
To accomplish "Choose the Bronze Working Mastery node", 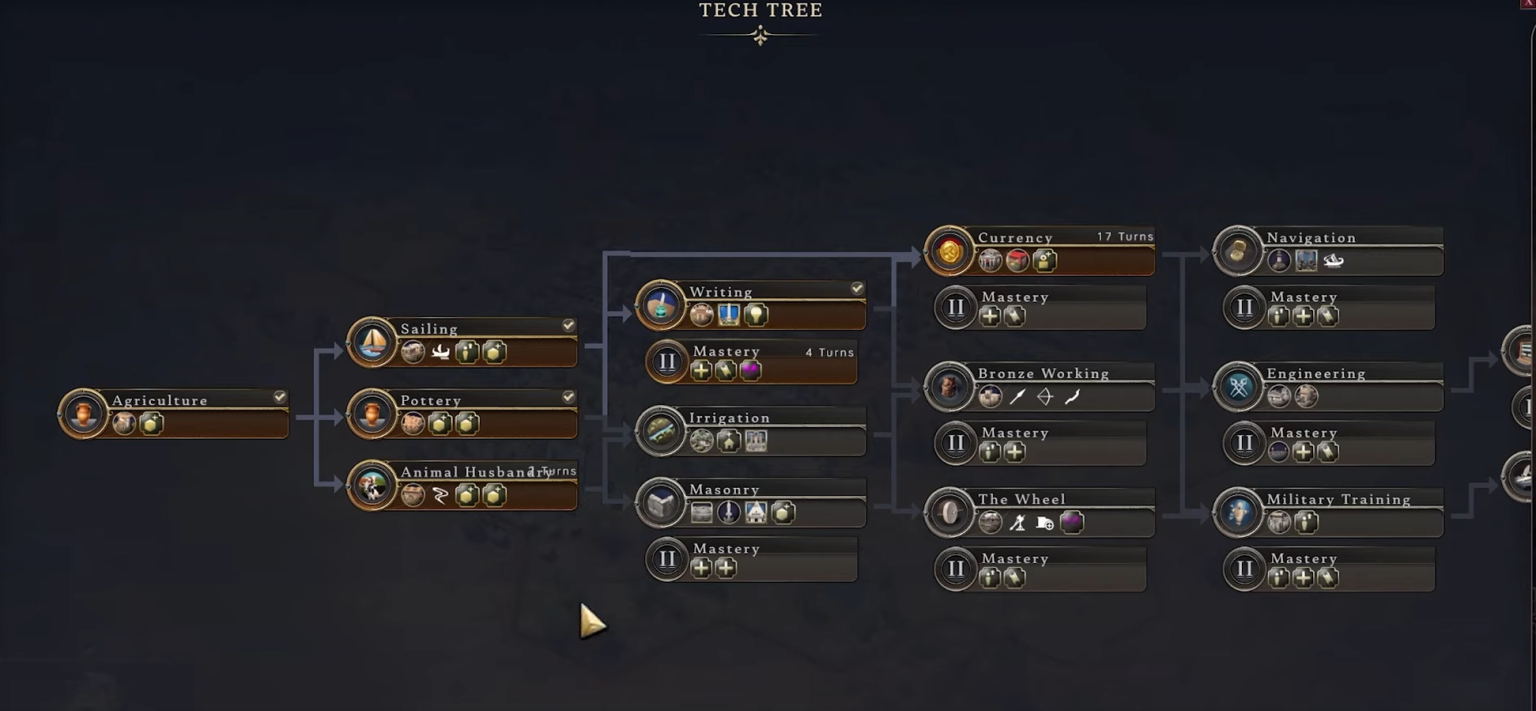I will (x=1040, y=443).
